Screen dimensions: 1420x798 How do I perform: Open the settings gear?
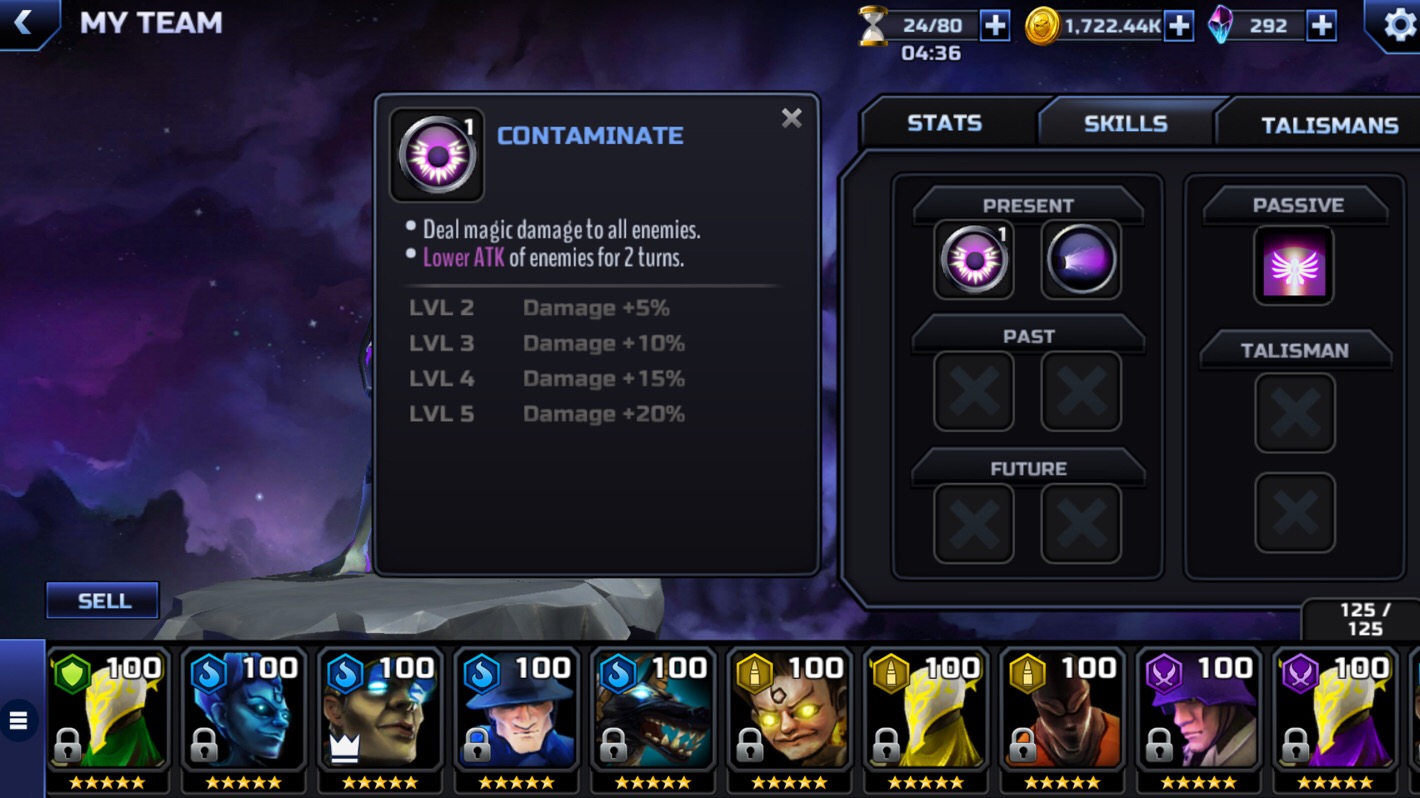point(1398,25)
